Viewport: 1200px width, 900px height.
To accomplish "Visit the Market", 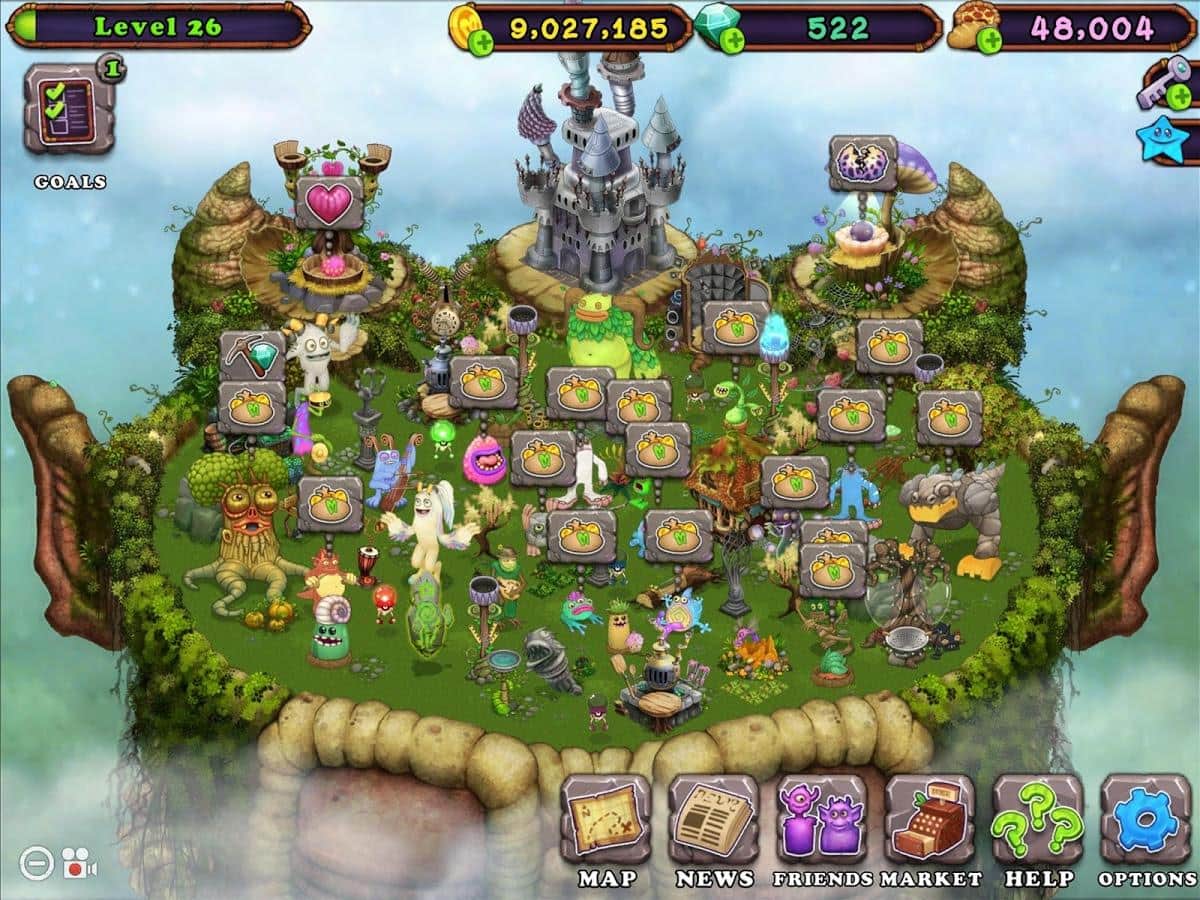I will (929, 819).
